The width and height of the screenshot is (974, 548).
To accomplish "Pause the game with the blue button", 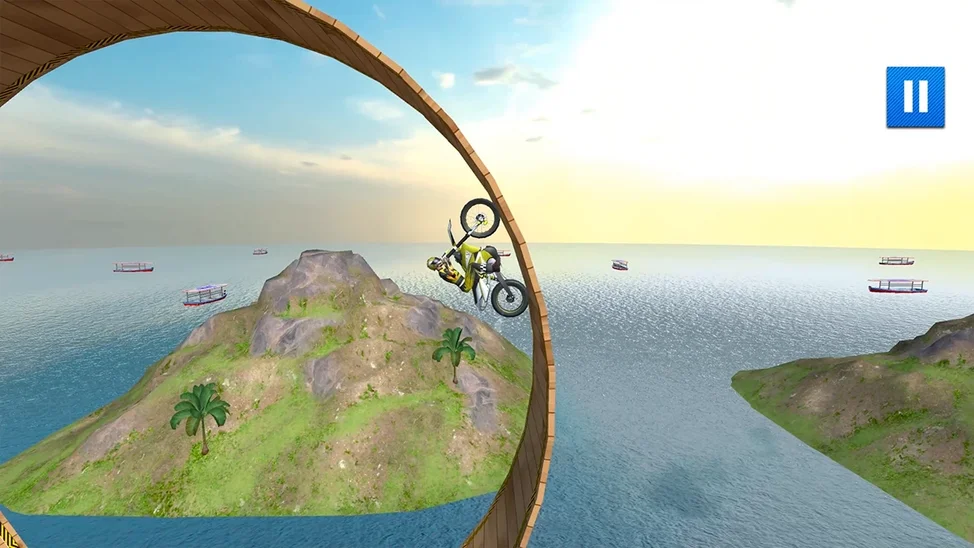I will [x=915, y=97].
